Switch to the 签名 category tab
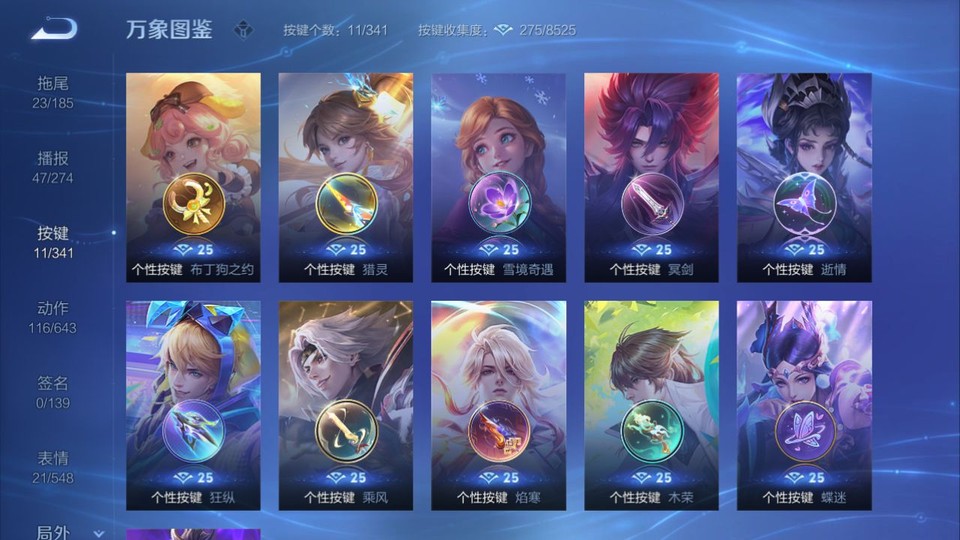 coord(53,391)
